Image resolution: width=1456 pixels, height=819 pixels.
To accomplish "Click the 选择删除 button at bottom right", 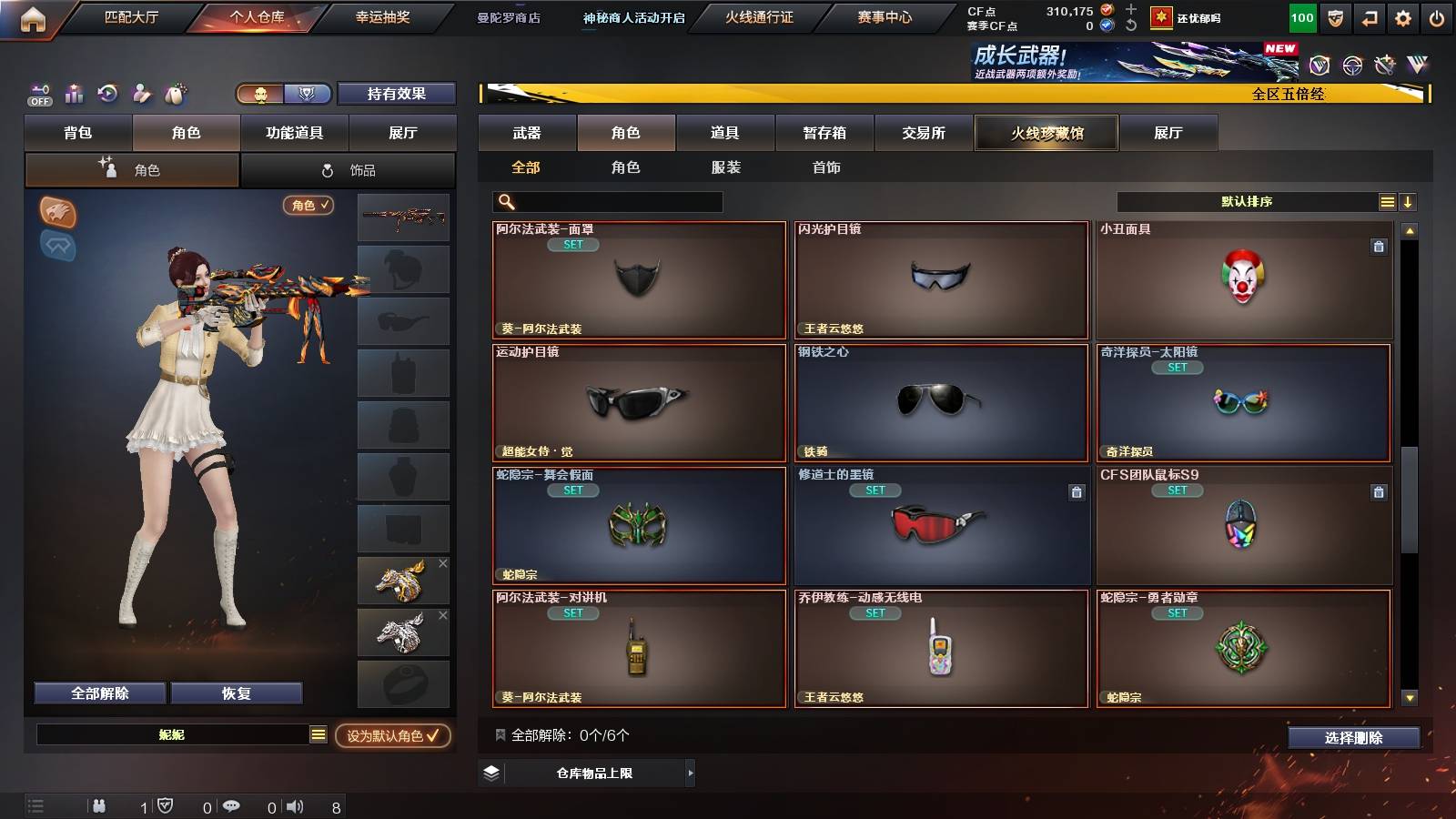I will [x=1353, y=738].
